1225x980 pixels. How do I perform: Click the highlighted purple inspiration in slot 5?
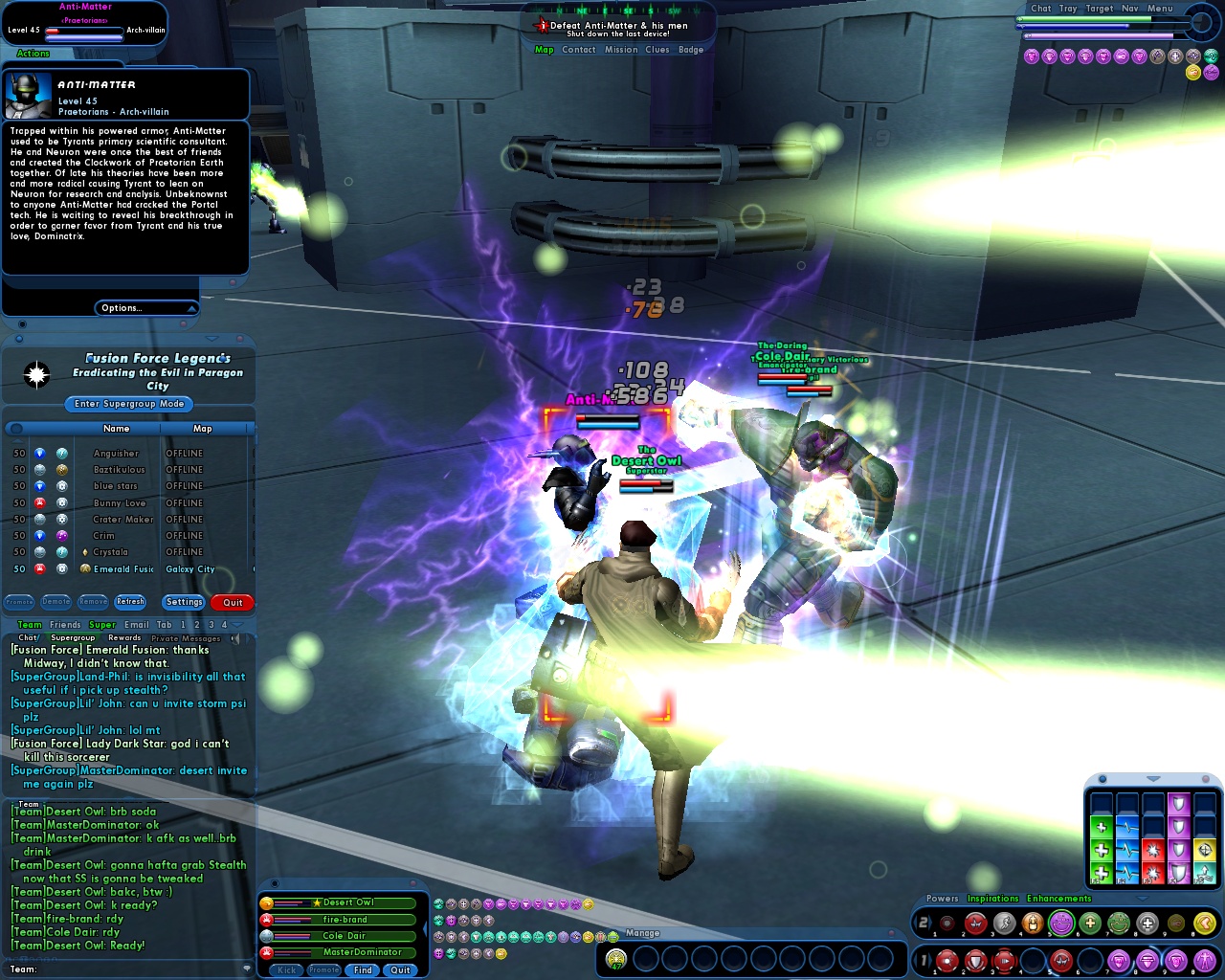click(x=1060, y=923)
